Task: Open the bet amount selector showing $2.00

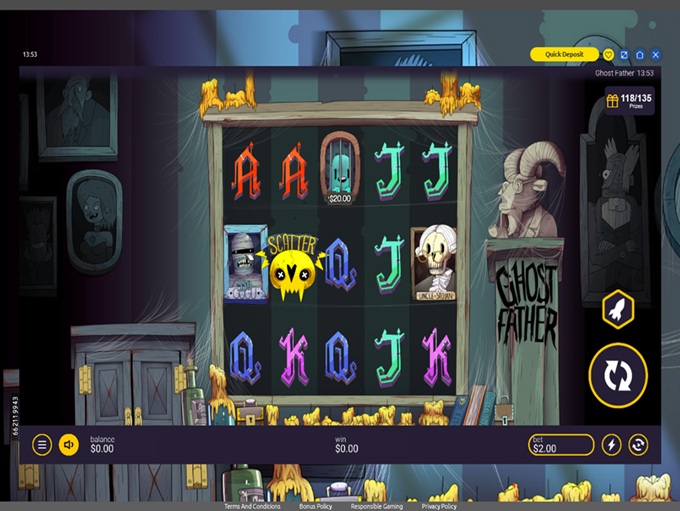Action: [x=561, y=445]
